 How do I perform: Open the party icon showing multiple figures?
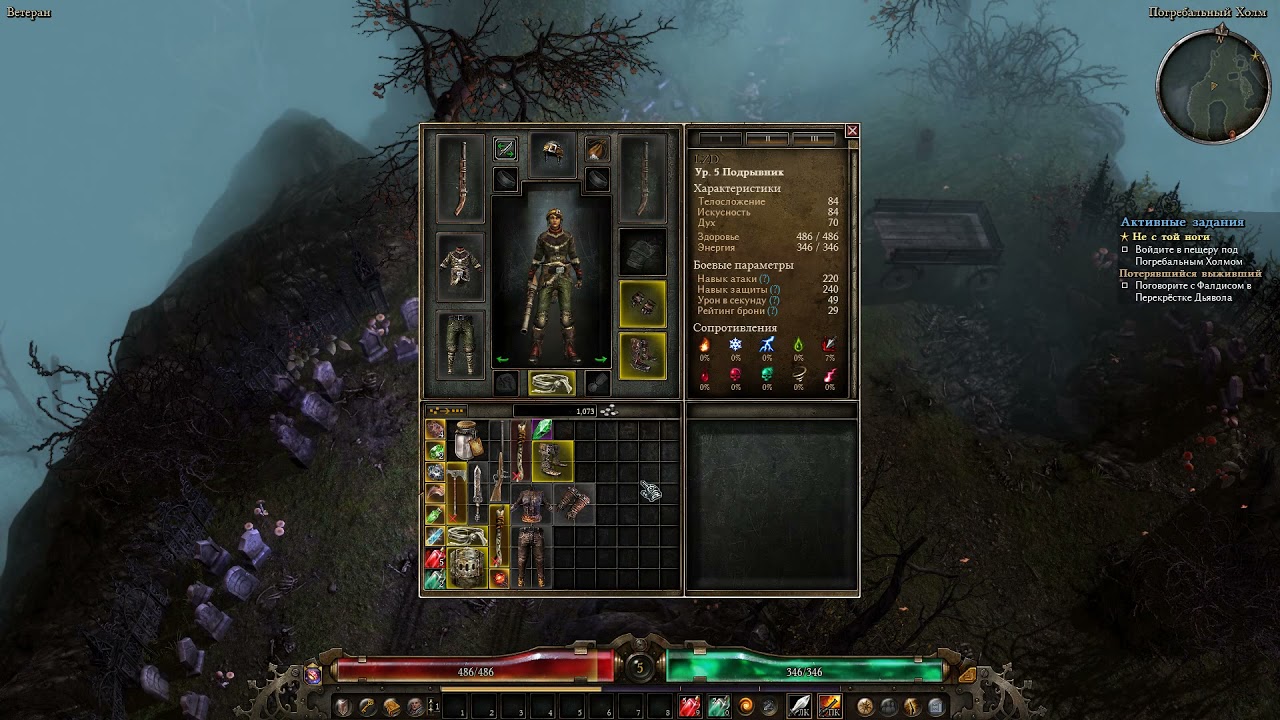pos(889,705)
